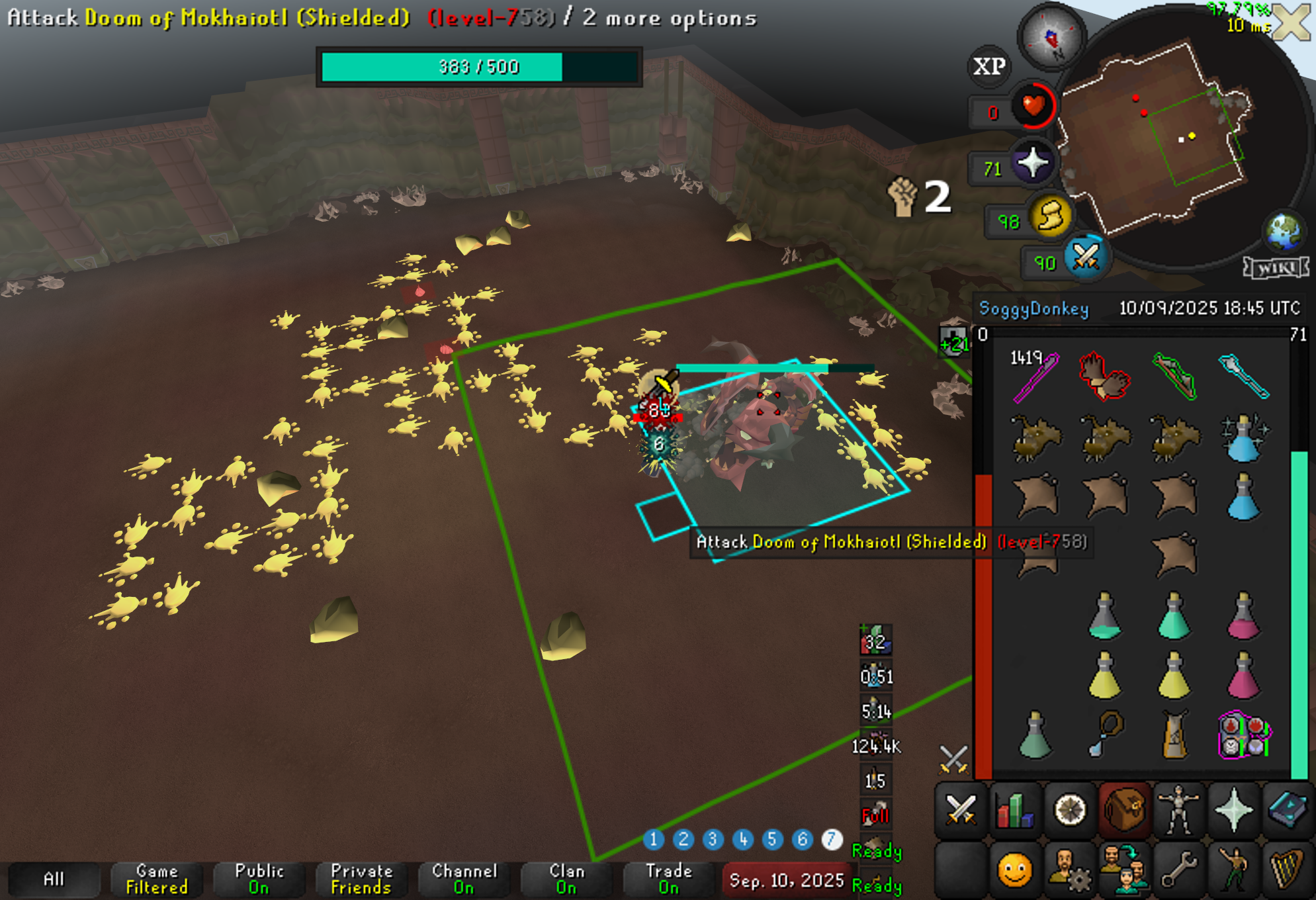
Task: Select the red gloves in inventory
Action: (1104, 376)
